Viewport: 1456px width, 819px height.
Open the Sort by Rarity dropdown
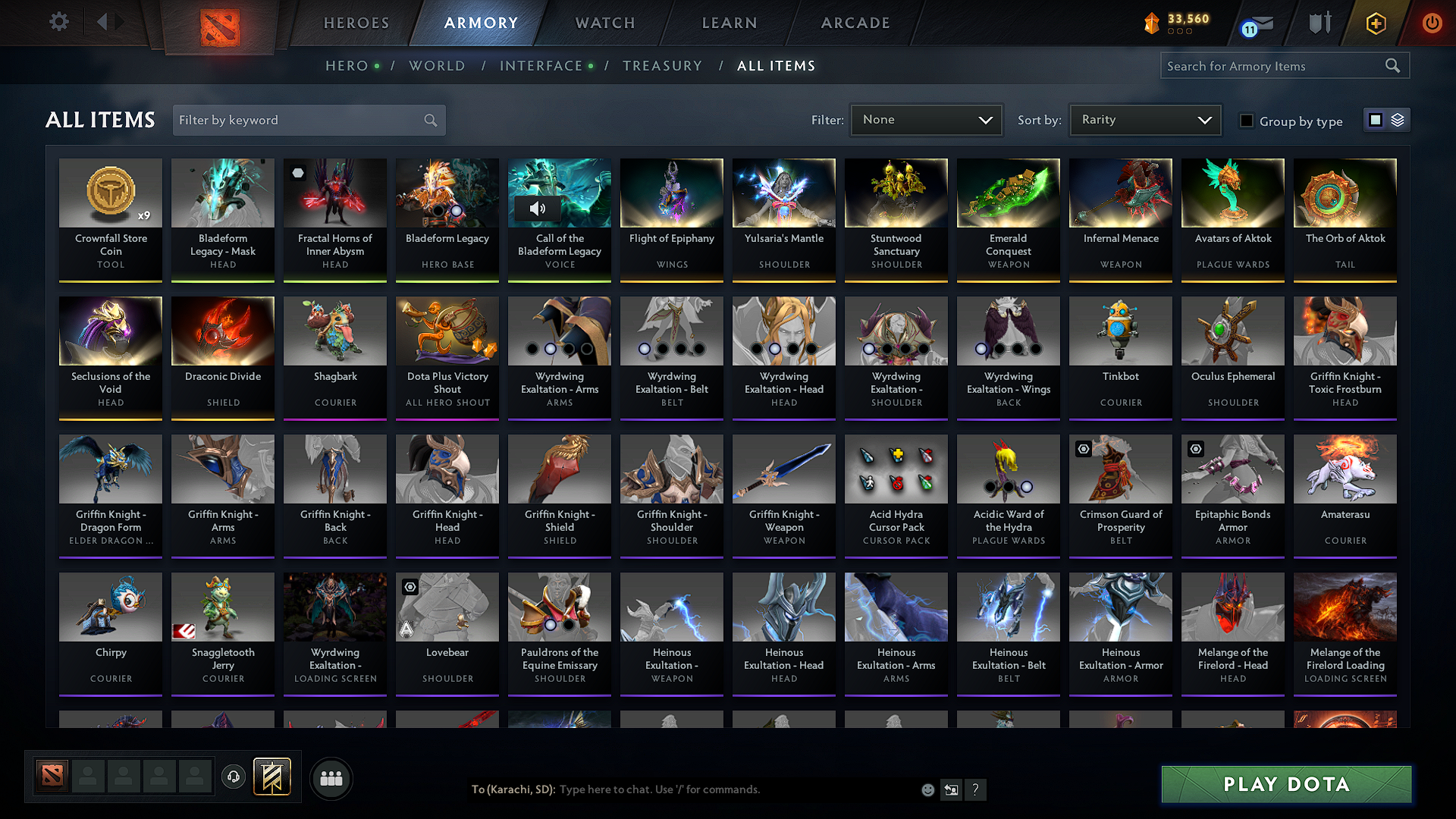1144,119
